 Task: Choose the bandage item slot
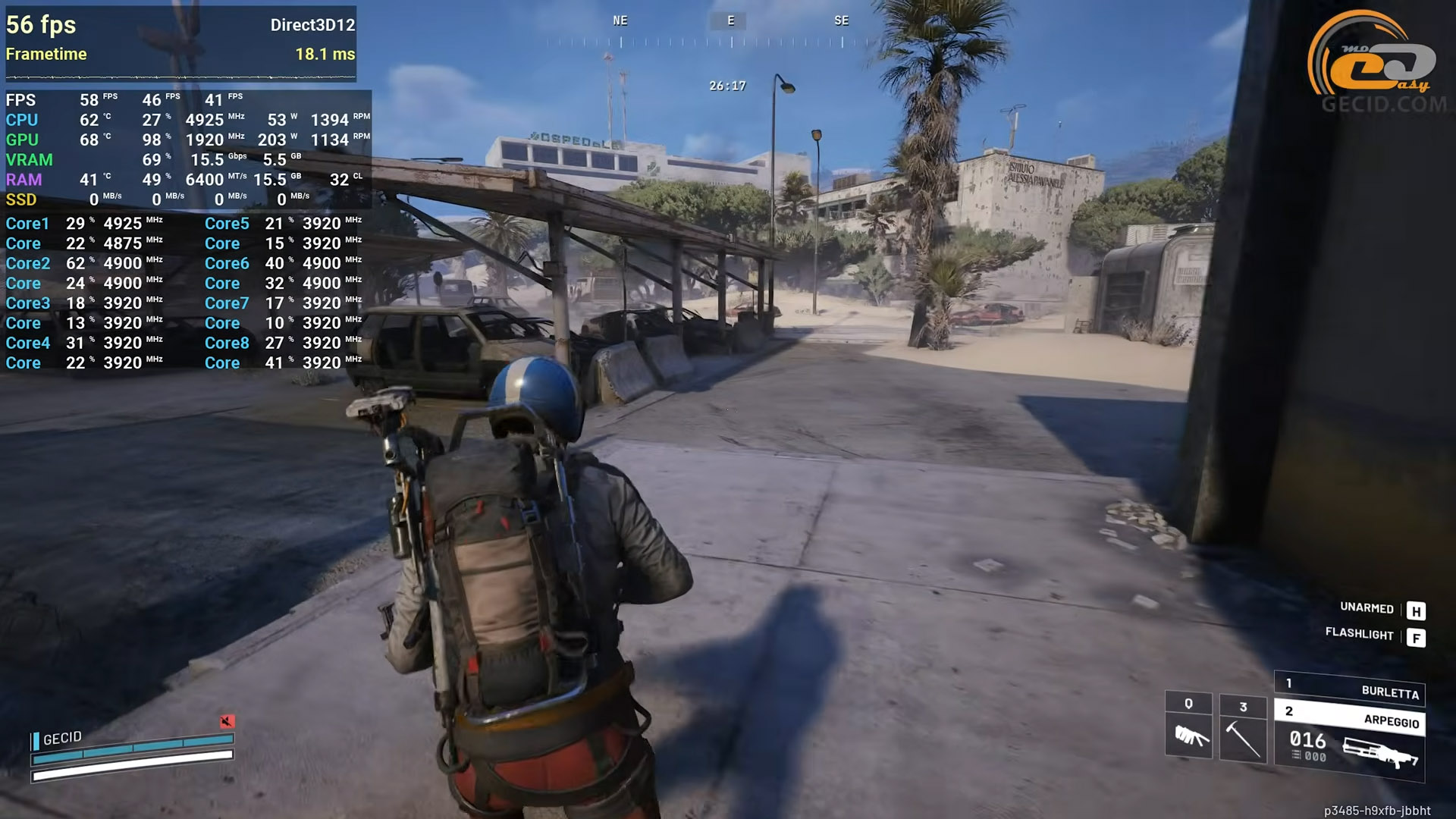point(1188,726)
